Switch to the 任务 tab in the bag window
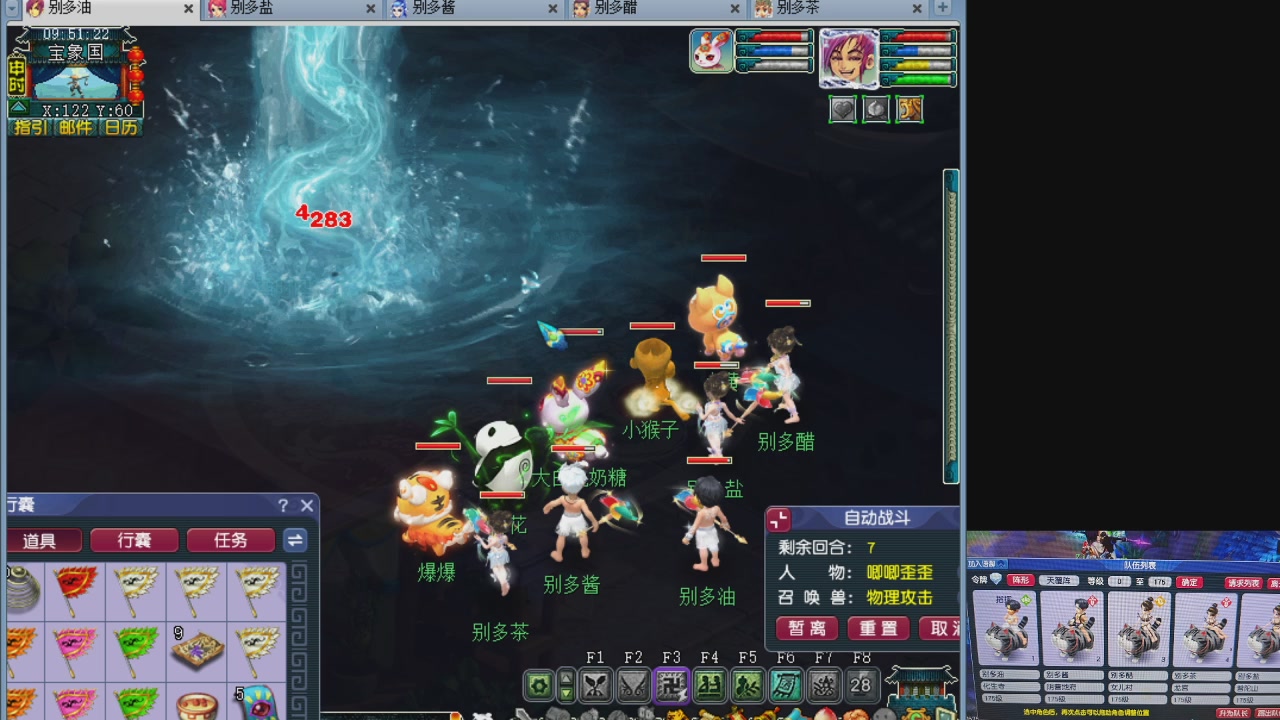Viewport: 1280px width, 720px height. 230,540
